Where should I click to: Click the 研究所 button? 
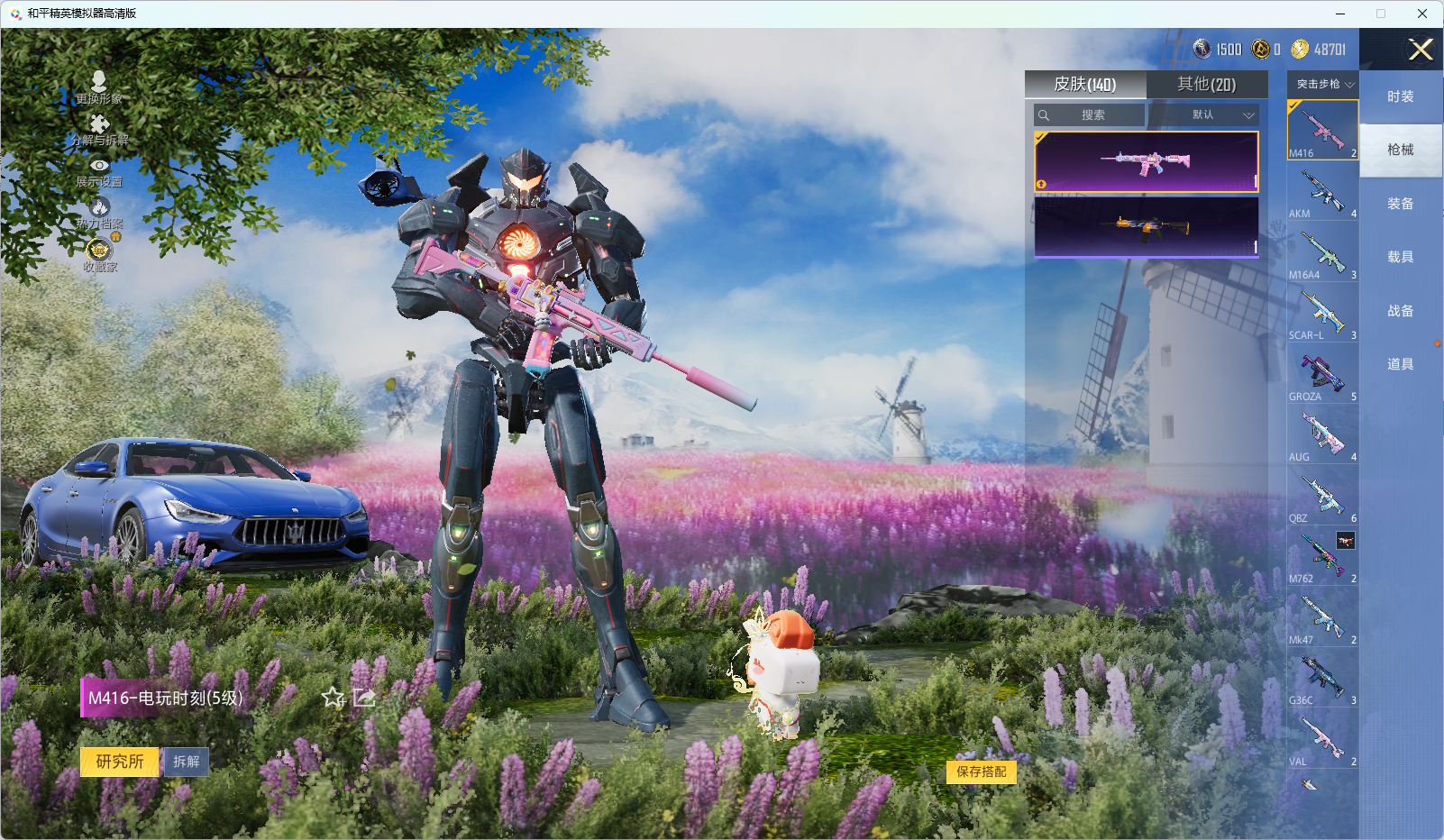(120, 762)
